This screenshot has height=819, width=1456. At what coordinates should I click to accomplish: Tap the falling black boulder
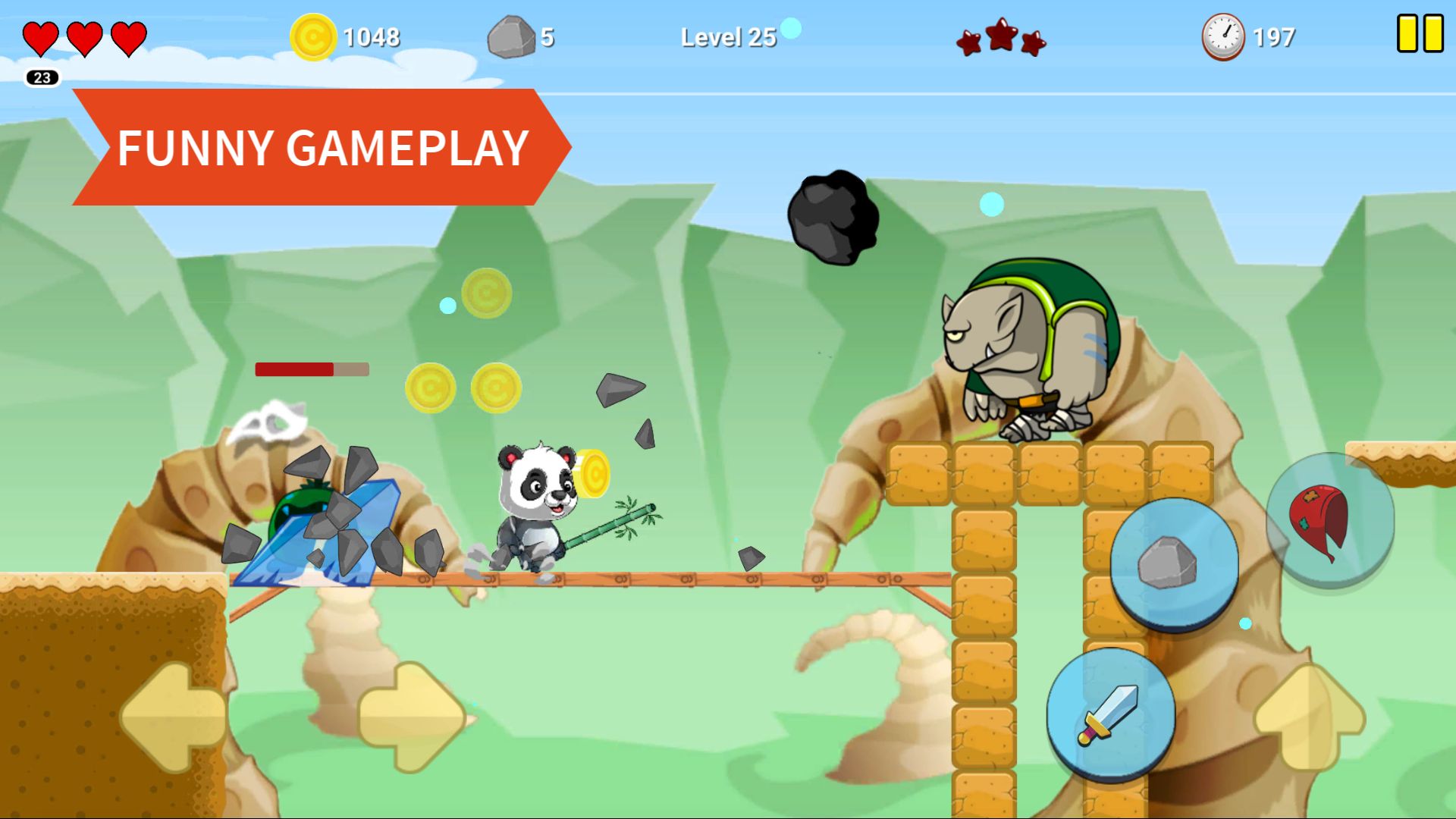click(x=834, y=216)
